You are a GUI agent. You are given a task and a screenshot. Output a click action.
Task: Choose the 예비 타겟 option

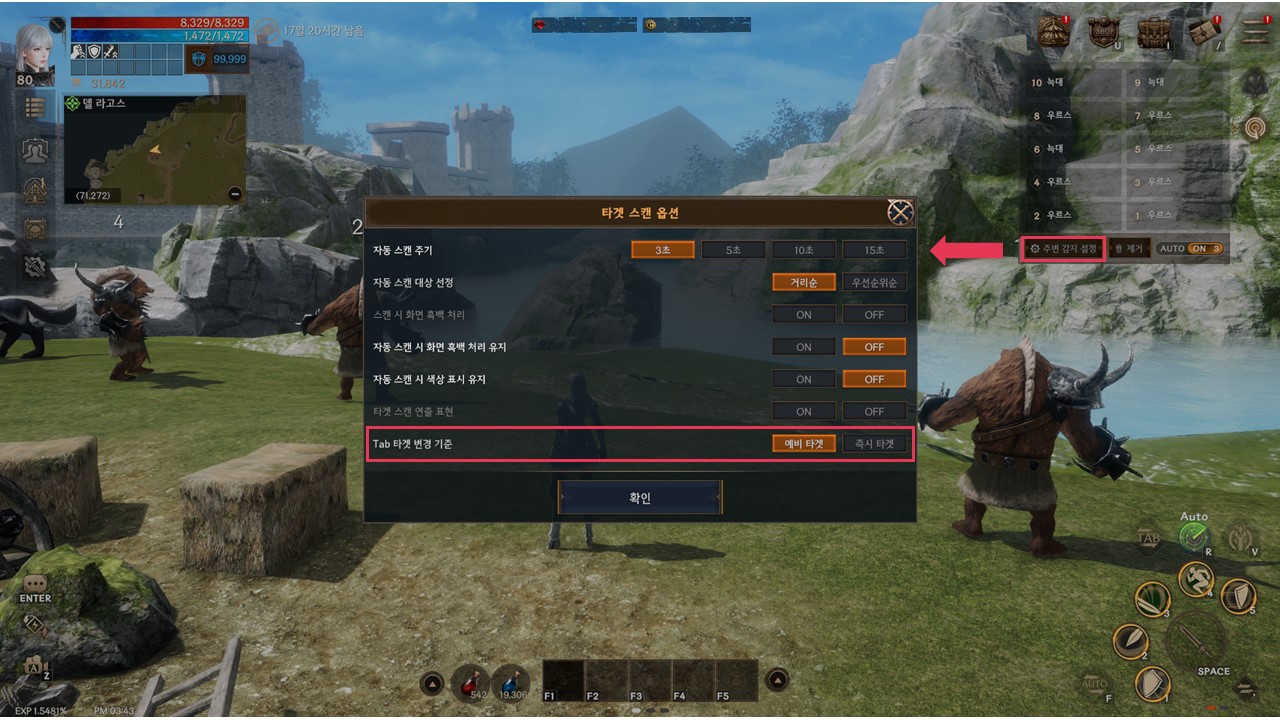804,443
